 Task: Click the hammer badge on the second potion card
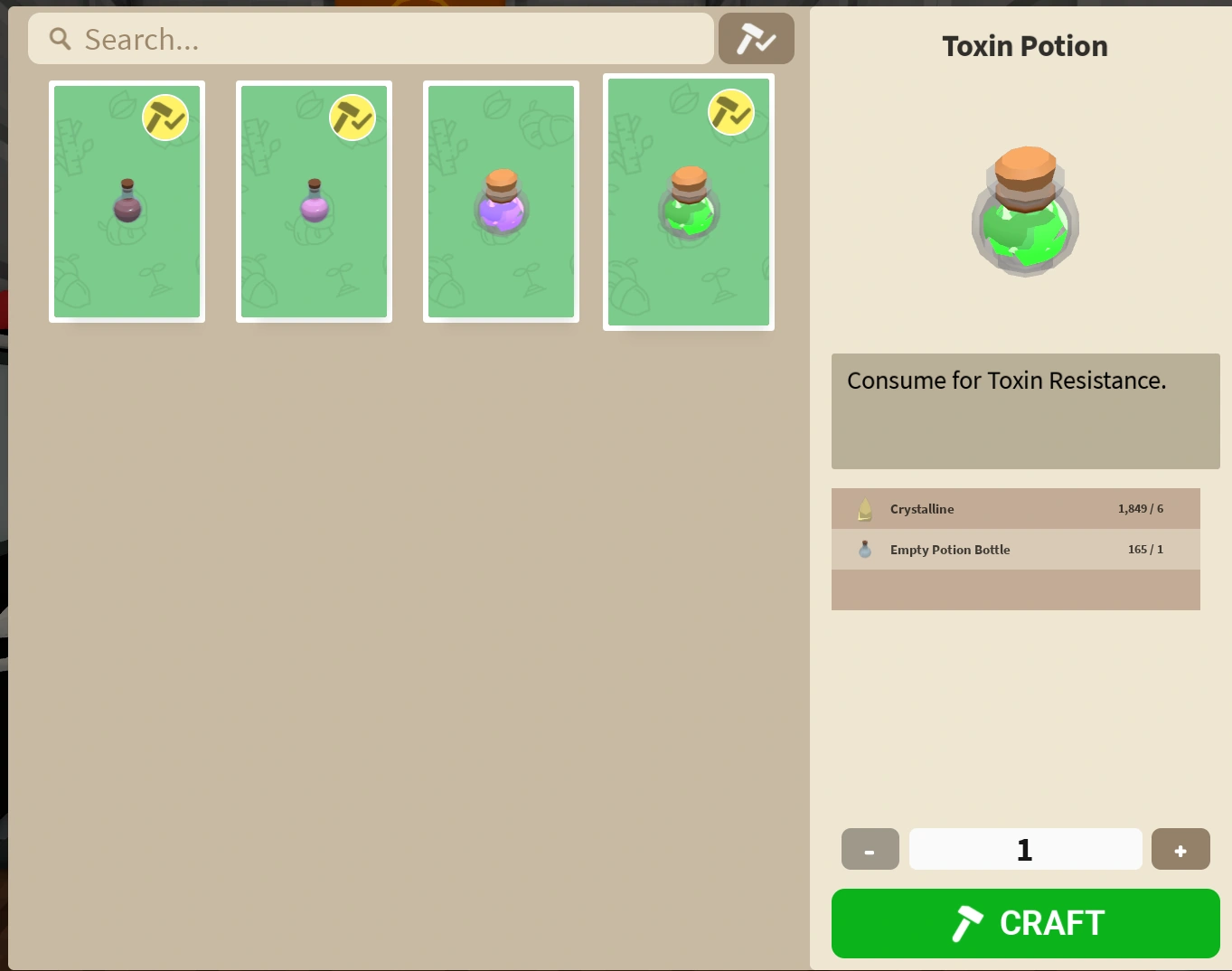coord(353,118)
